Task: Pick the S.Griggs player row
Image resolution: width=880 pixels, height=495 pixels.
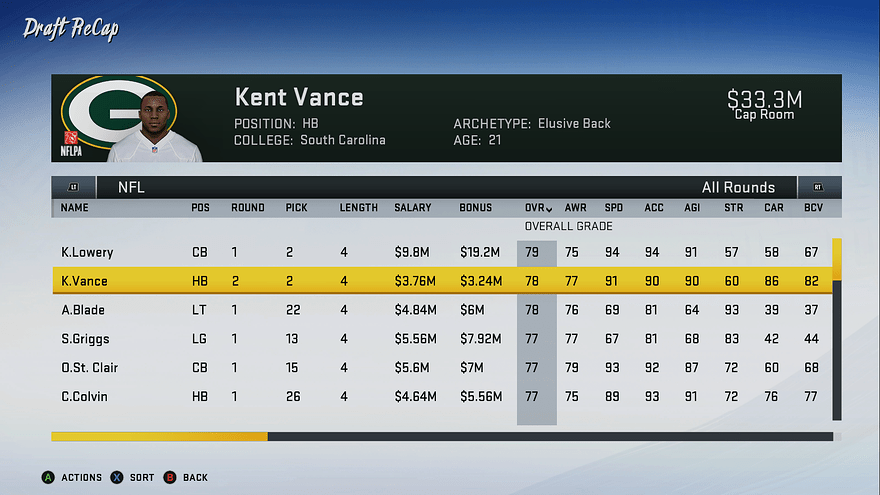Action: [x=440, y=339]
